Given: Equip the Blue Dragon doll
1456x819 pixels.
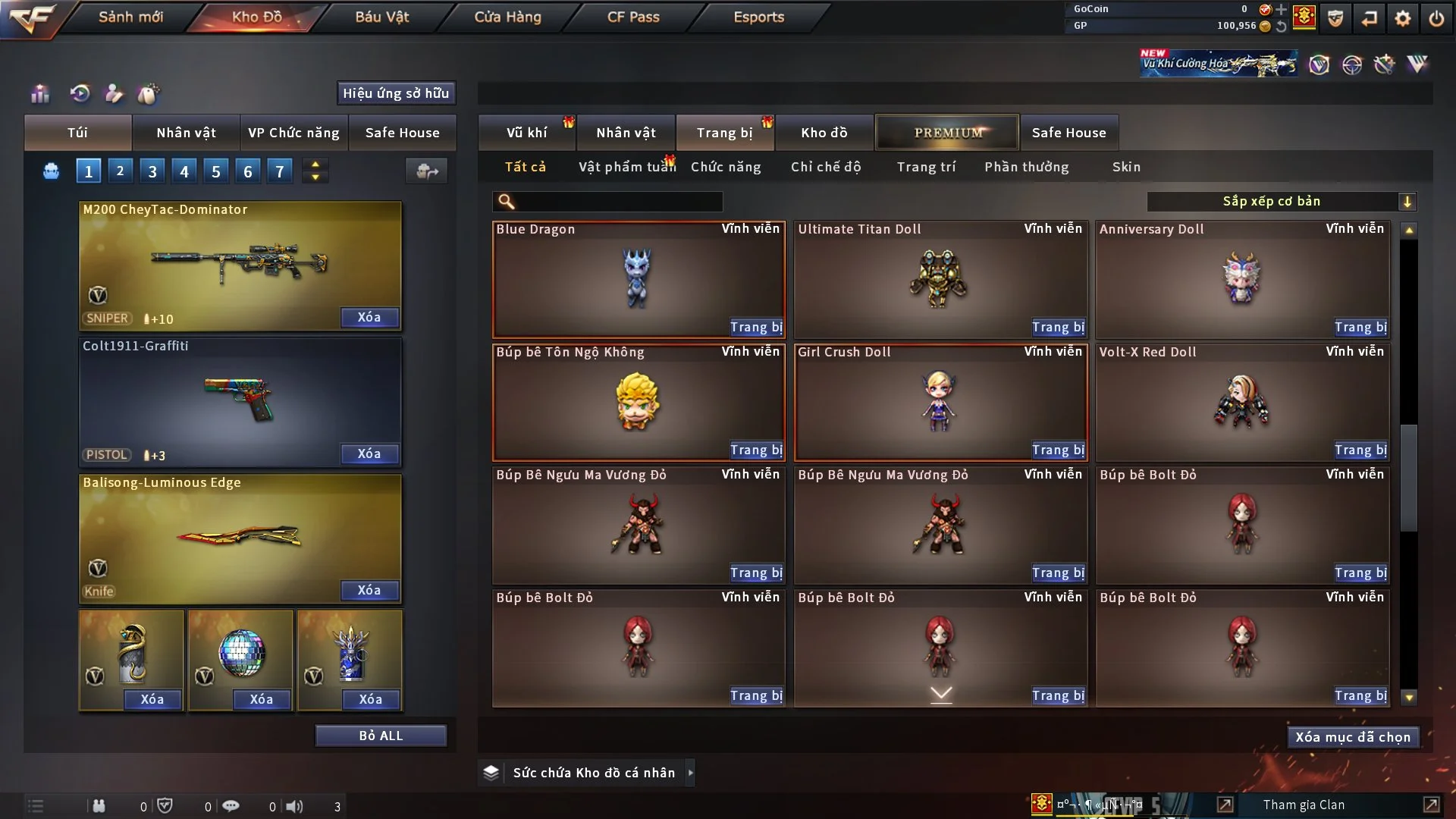Looking at the screenshot, I should click(x=755, y=328).
